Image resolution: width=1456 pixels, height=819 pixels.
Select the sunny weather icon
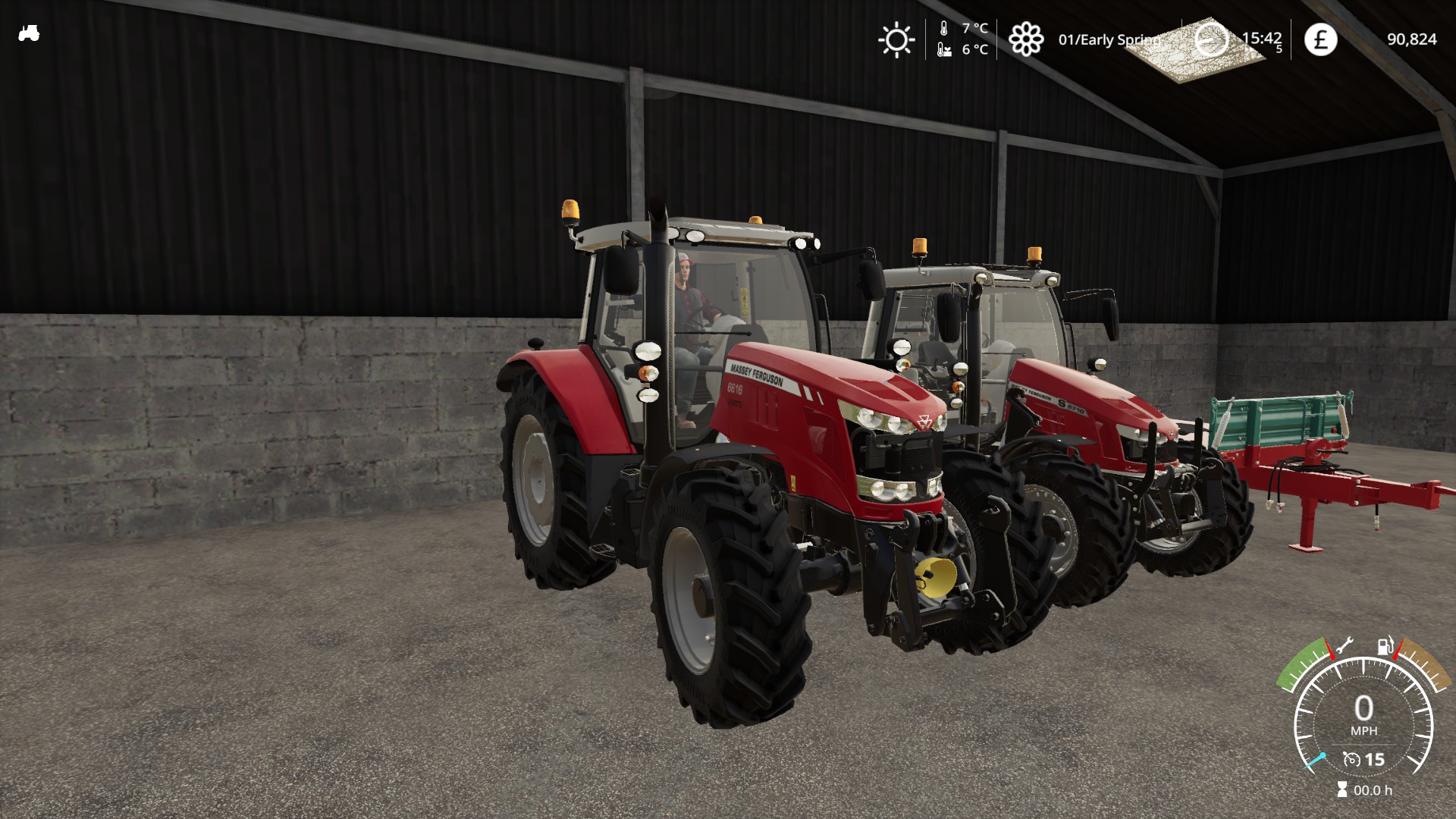pos(896,39)
